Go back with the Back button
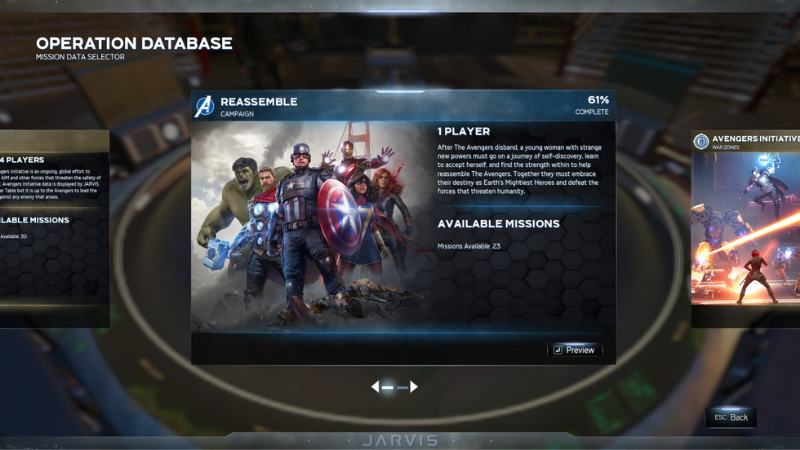 click(731, 417)
